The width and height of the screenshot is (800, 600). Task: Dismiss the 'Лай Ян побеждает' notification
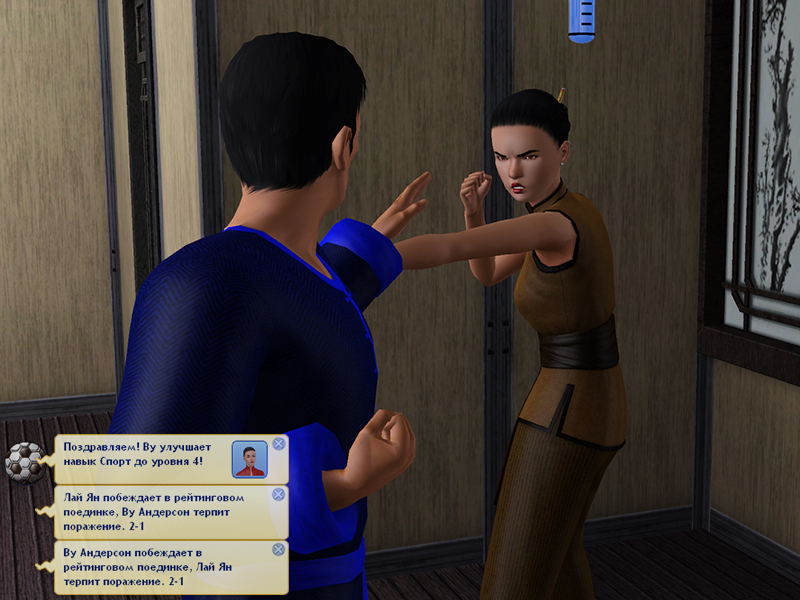[279, 494]
